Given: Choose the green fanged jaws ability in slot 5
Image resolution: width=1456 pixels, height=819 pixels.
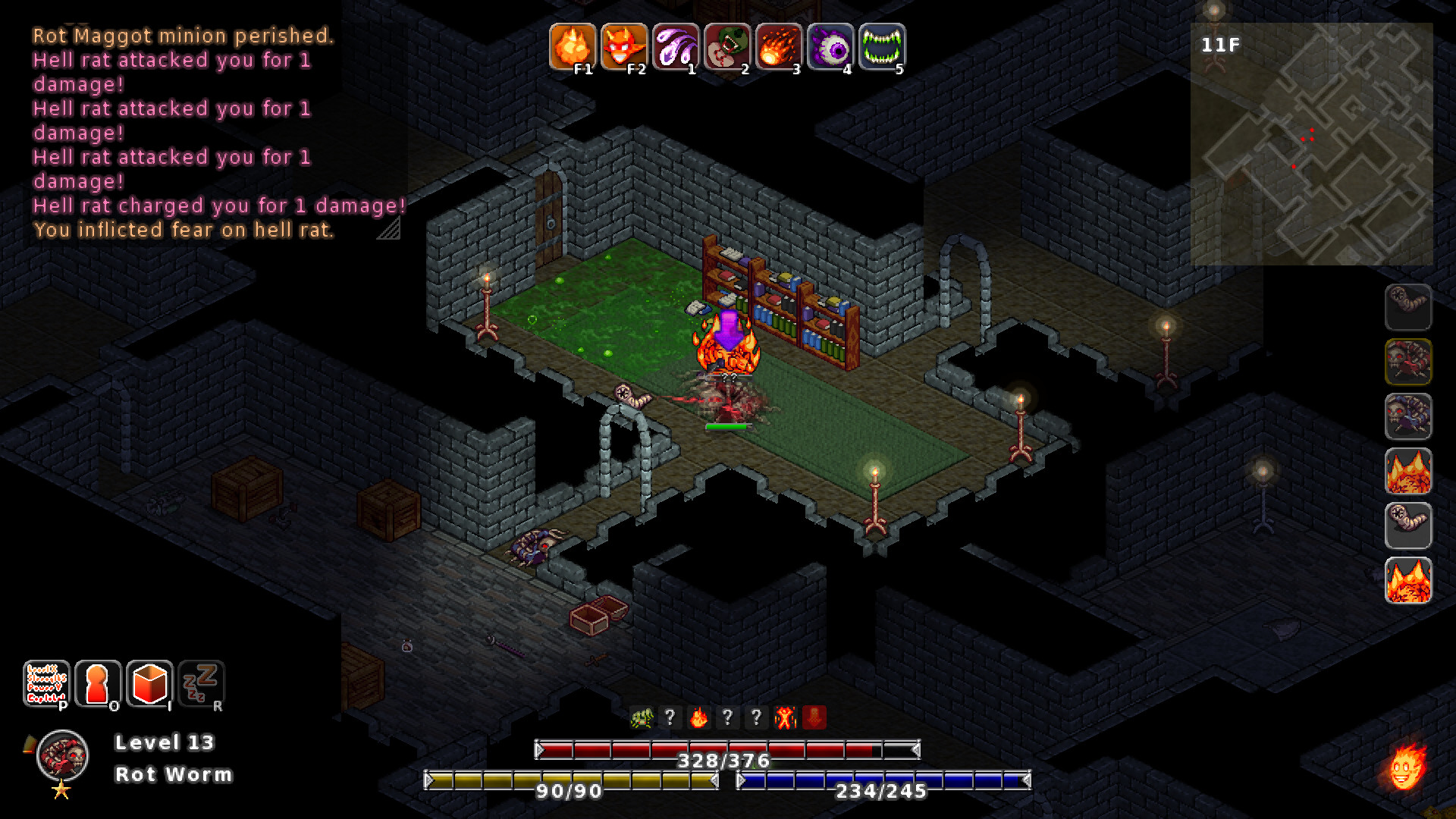Looking at the screenshot, I should [x=881, y=48].
